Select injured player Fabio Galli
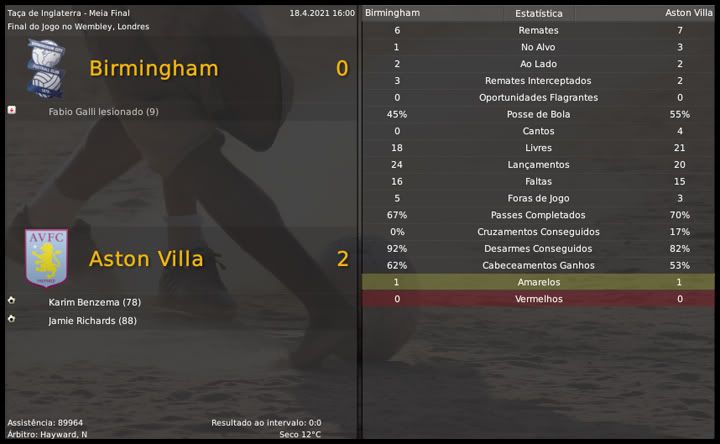Viewport: 720px width, 444px height. [103, 112]
